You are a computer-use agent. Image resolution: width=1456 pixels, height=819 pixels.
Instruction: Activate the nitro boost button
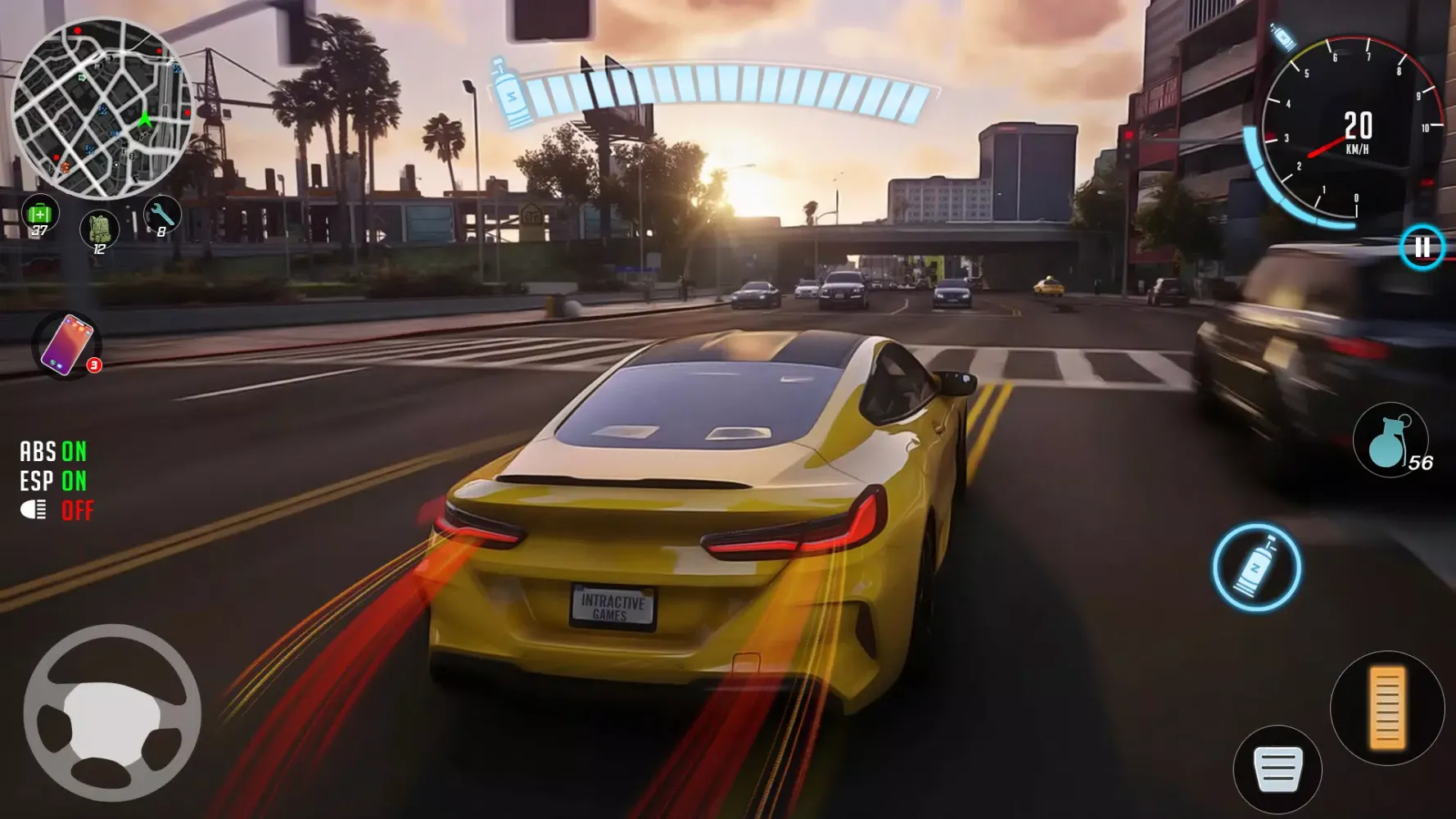(x=1256, y=568)
